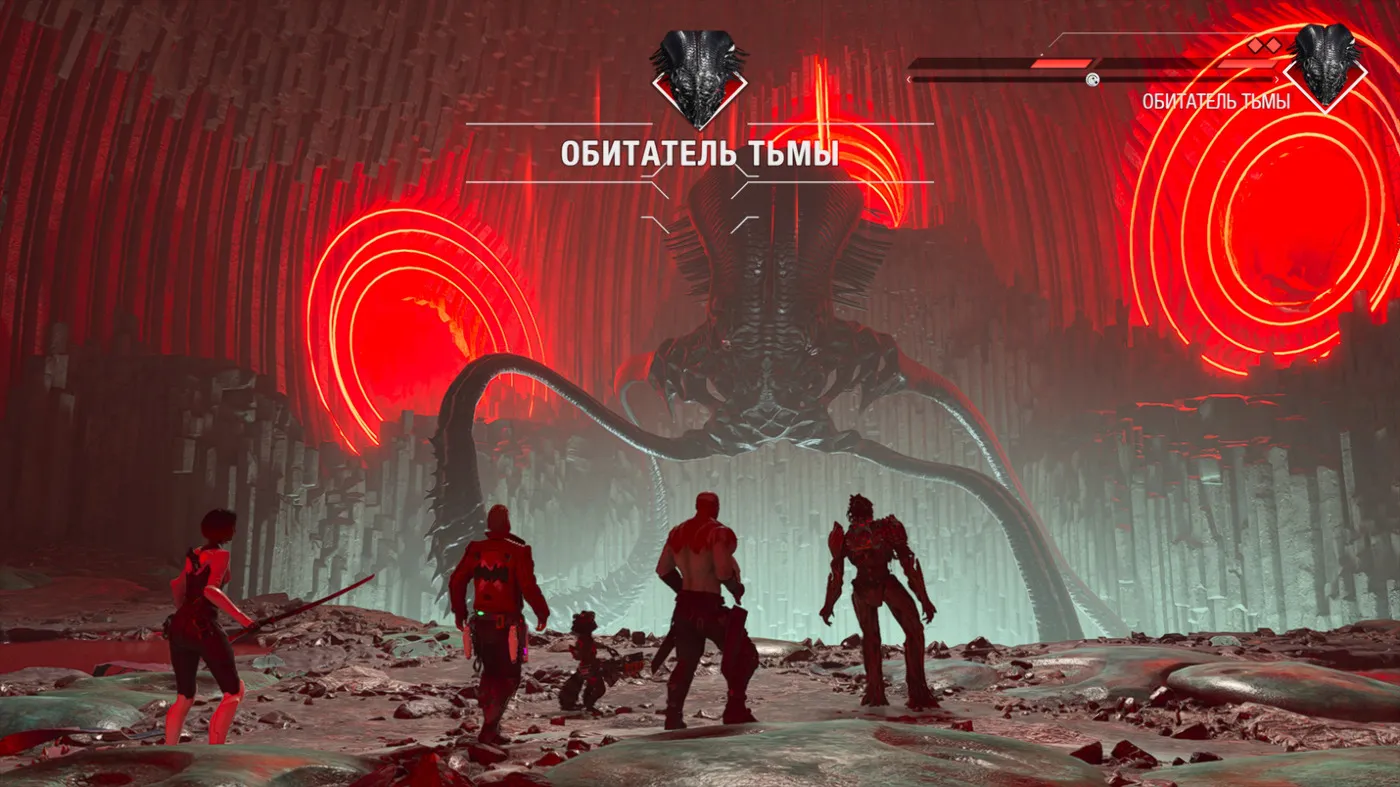The height and width of the screenshot is (787, 1400).
Task: Click the boss portrait beside the health bar
Action: click(1326, 66)
